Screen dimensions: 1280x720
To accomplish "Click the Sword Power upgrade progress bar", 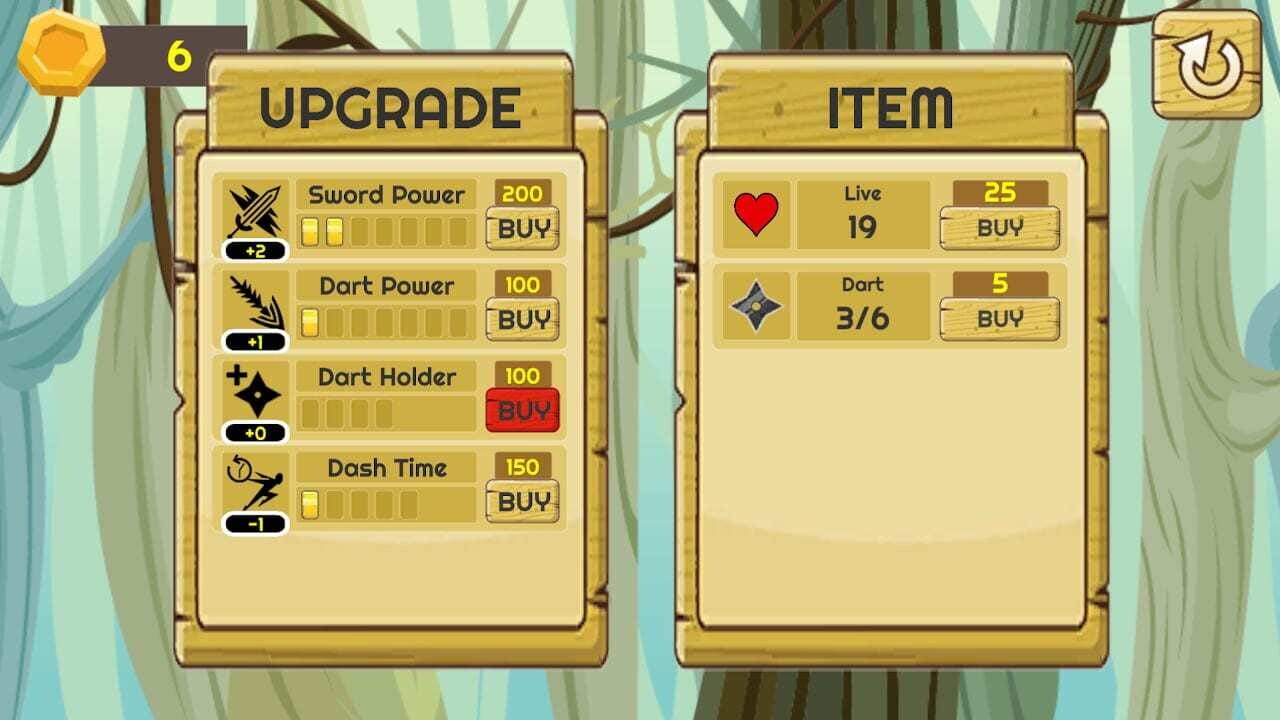I will point(385,229).
